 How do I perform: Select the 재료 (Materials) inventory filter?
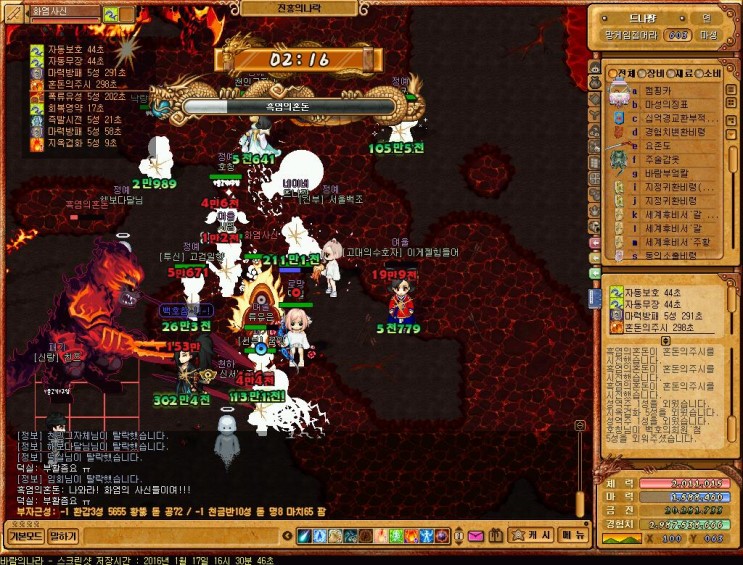click(x=680, y=74)
